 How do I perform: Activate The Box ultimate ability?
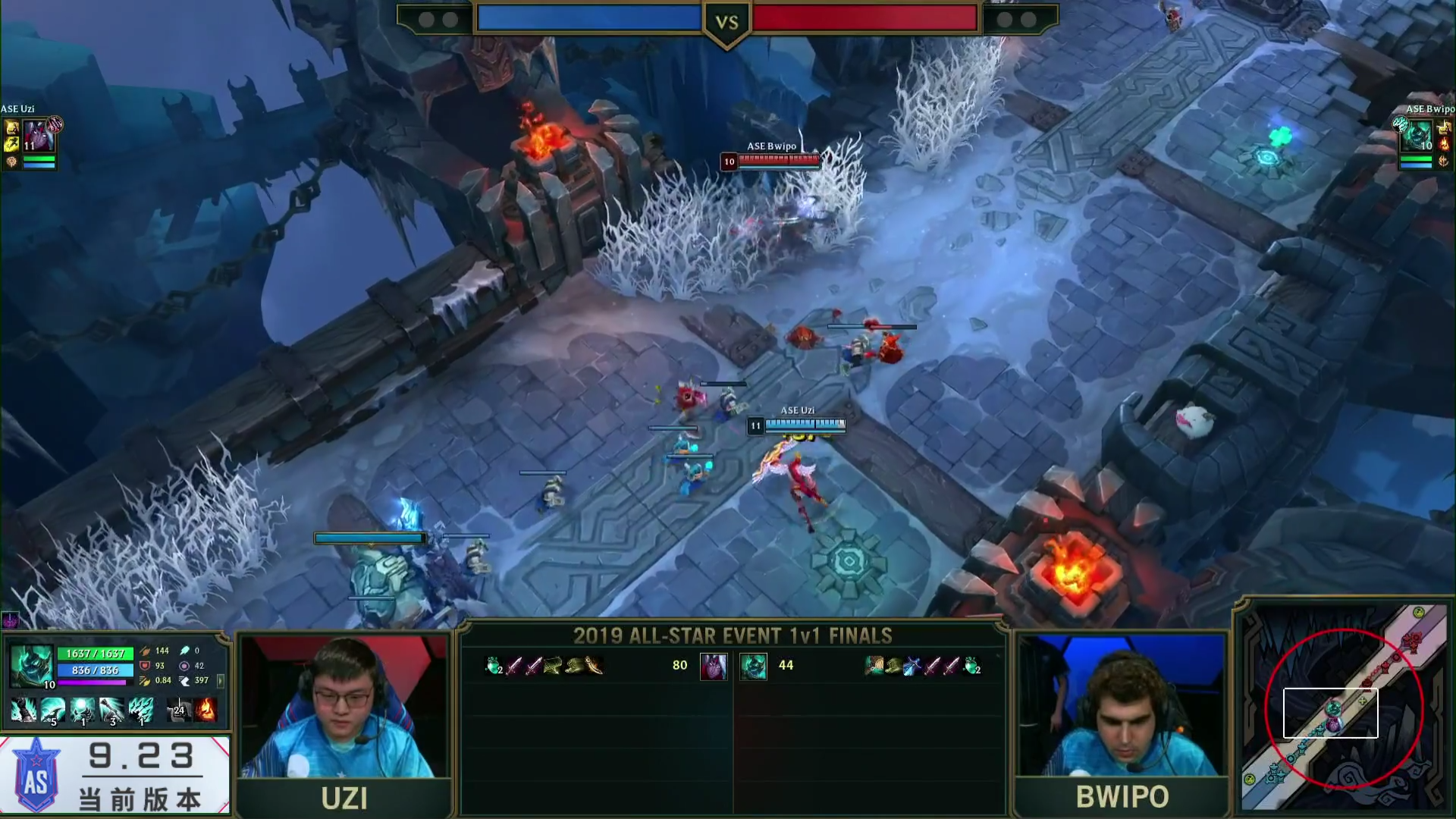(141, 711)
